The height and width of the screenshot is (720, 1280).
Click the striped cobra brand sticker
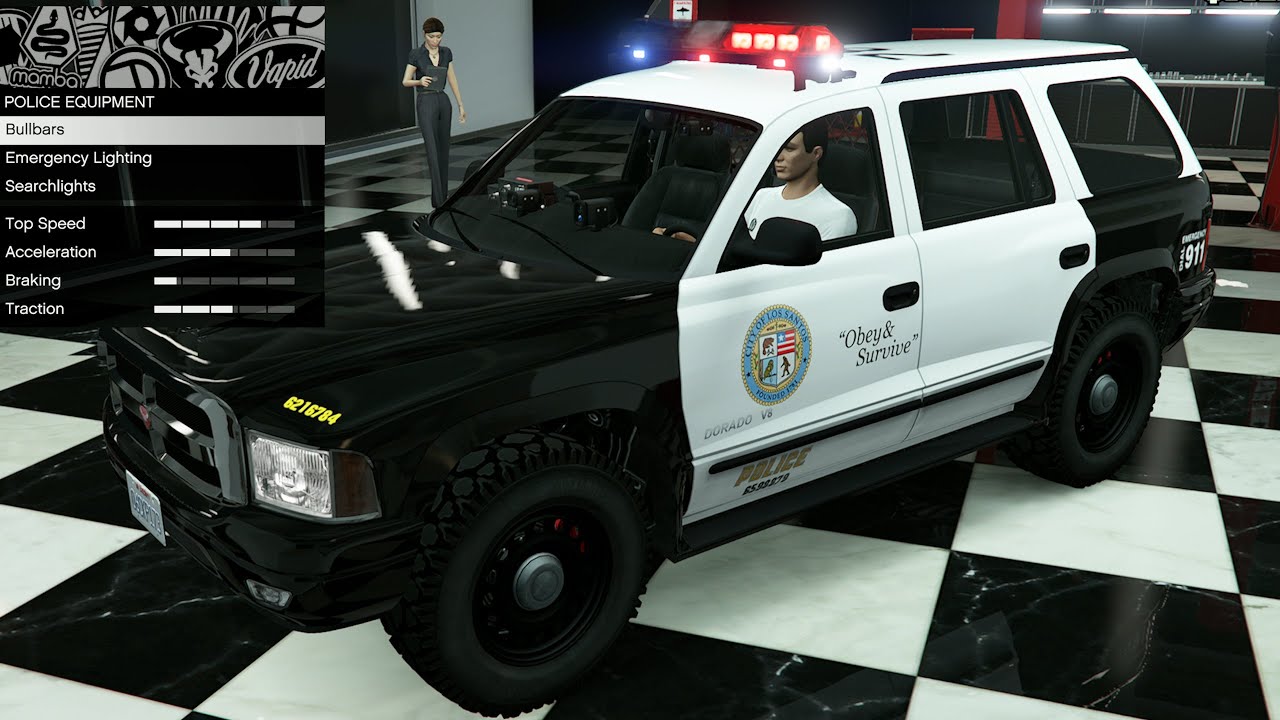click(90, 44)
